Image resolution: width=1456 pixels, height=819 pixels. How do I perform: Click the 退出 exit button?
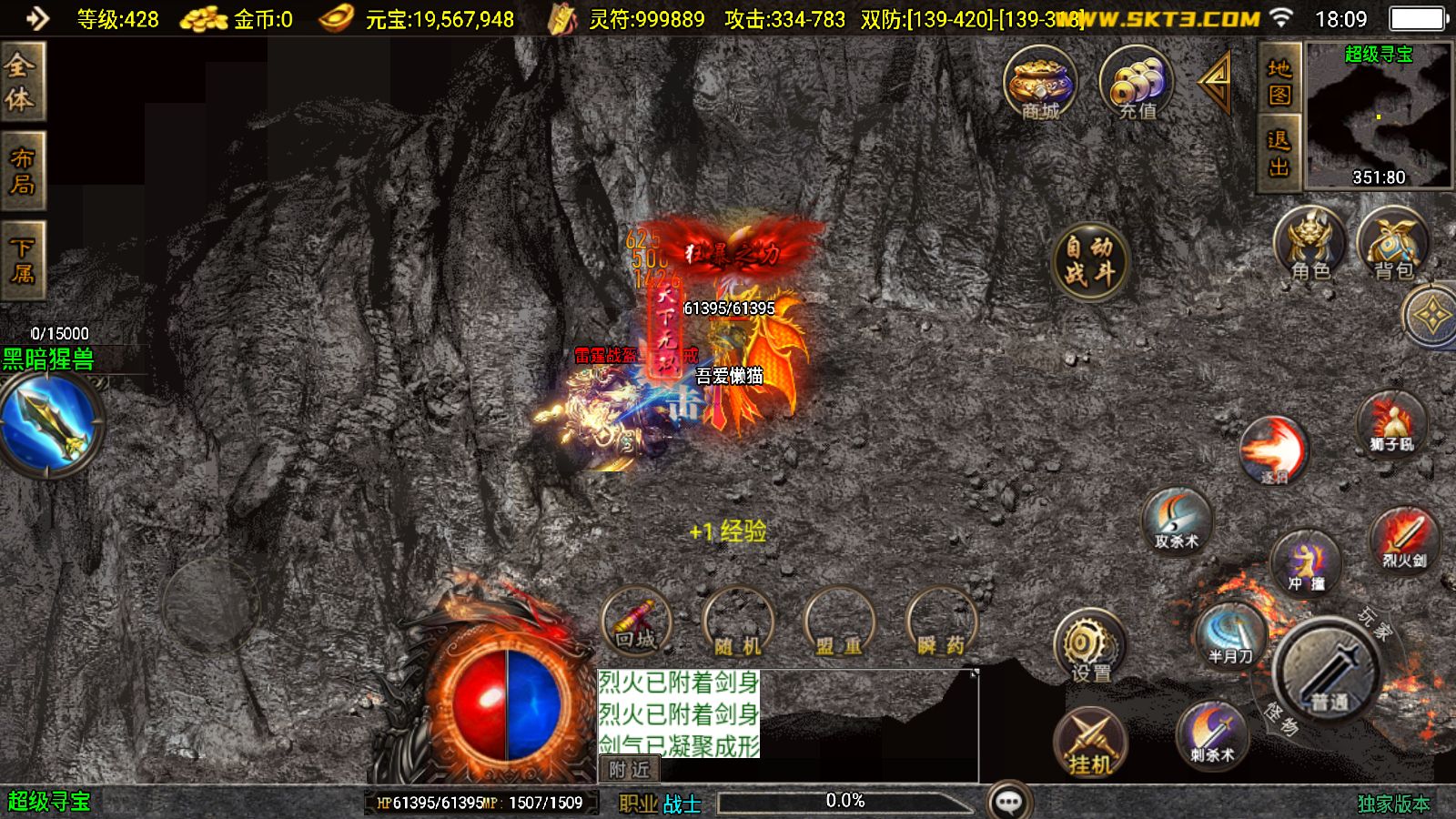coord(1279,153)
